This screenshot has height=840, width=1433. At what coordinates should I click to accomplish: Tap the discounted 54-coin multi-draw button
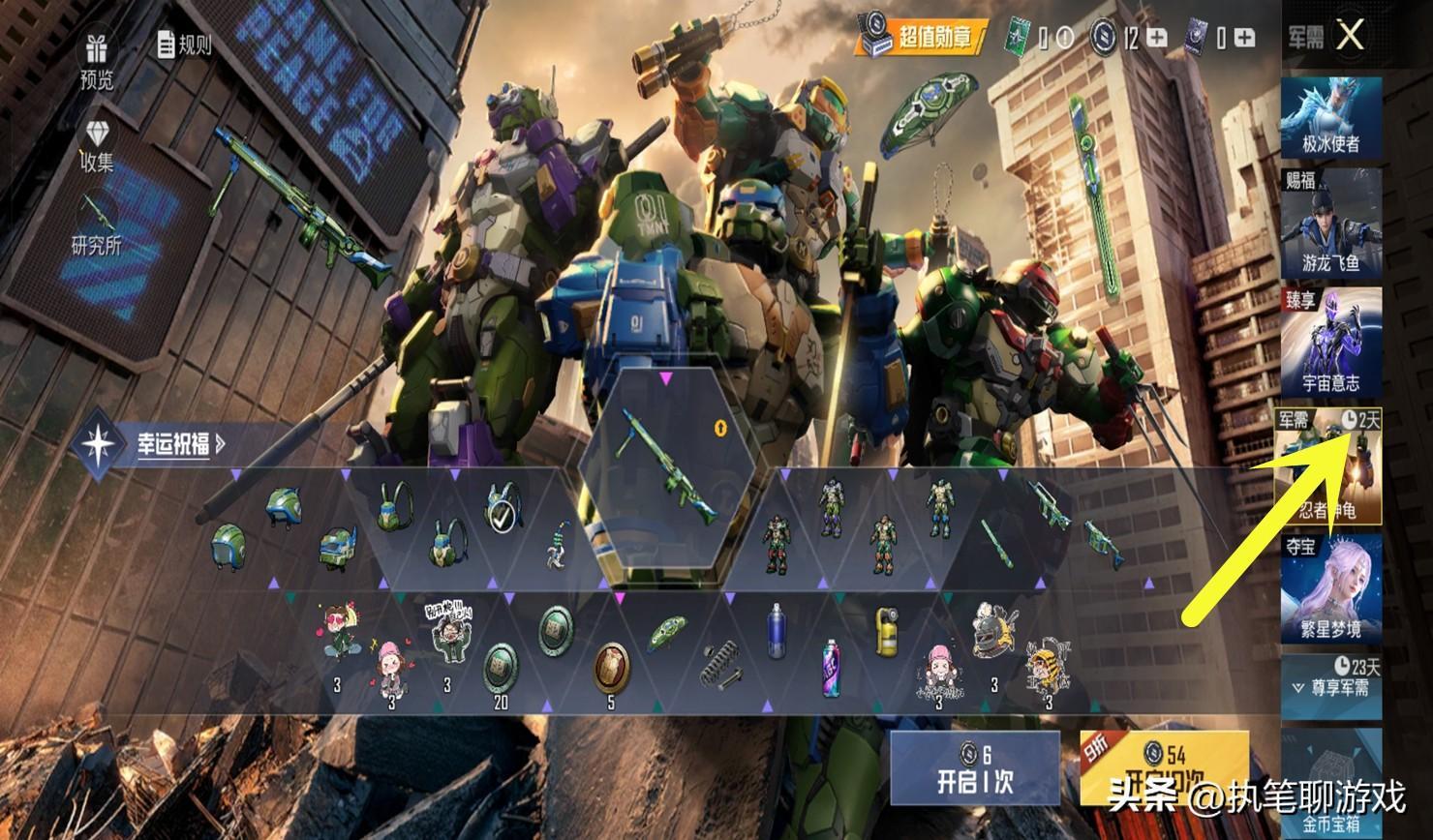point(1164,769)
